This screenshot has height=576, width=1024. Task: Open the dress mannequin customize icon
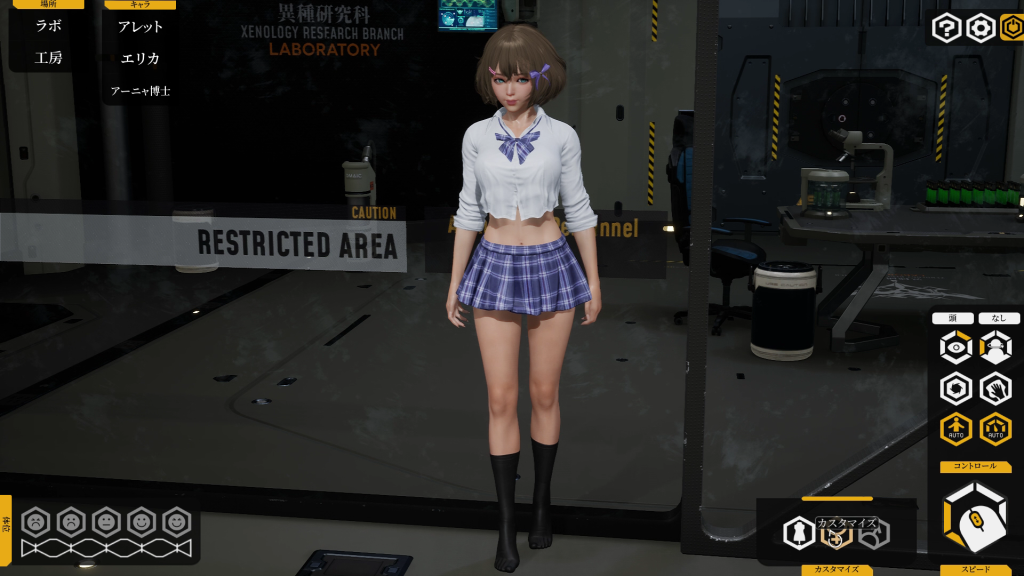coord(800,532)
